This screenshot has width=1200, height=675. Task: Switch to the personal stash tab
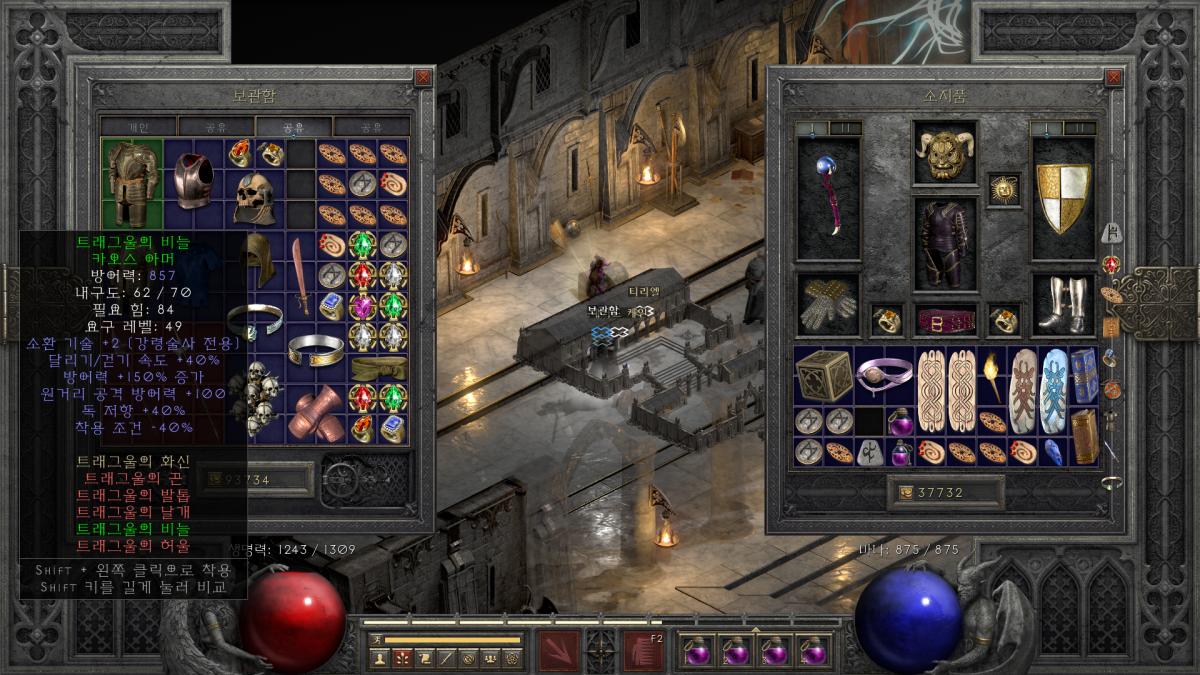138,127
